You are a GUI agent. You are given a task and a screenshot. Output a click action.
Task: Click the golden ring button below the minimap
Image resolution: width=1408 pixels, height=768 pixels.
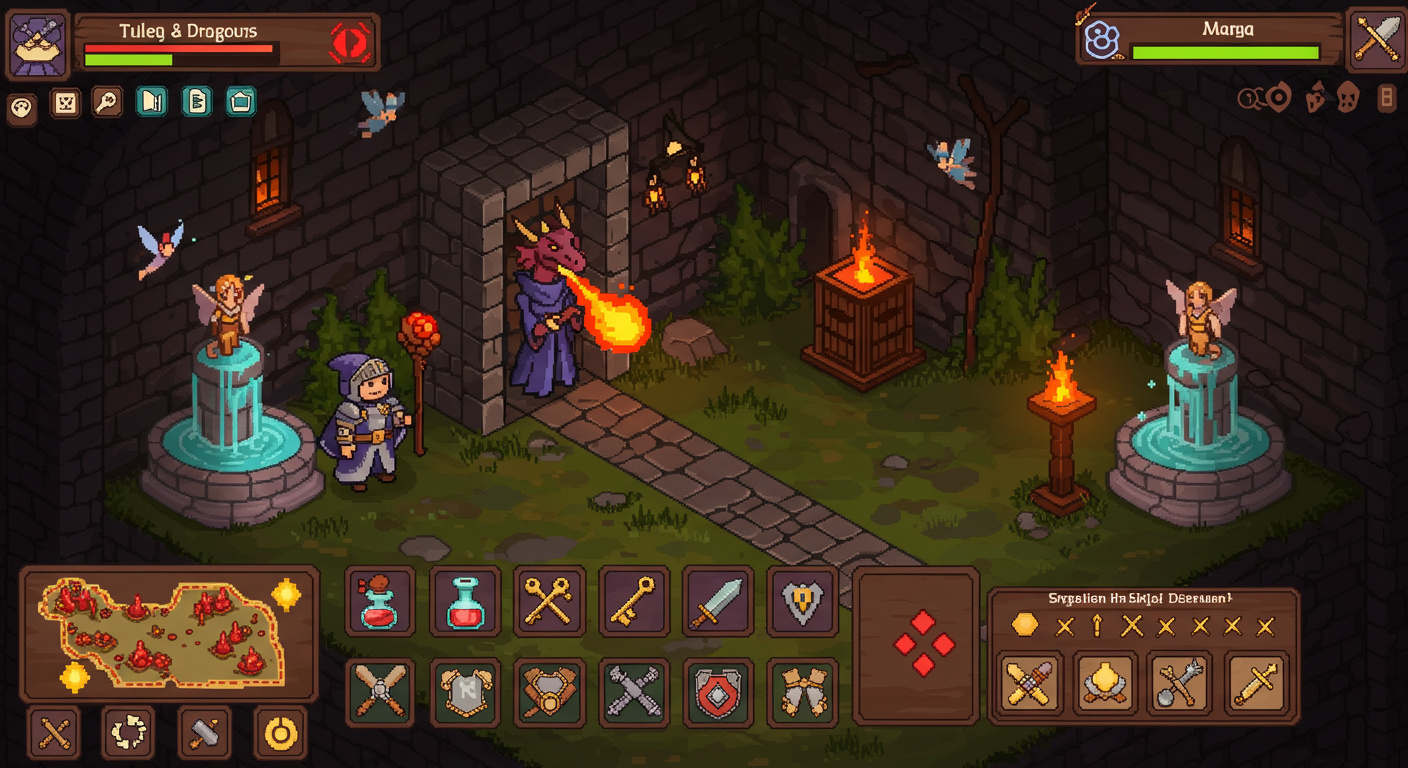(x=280, y=734)
